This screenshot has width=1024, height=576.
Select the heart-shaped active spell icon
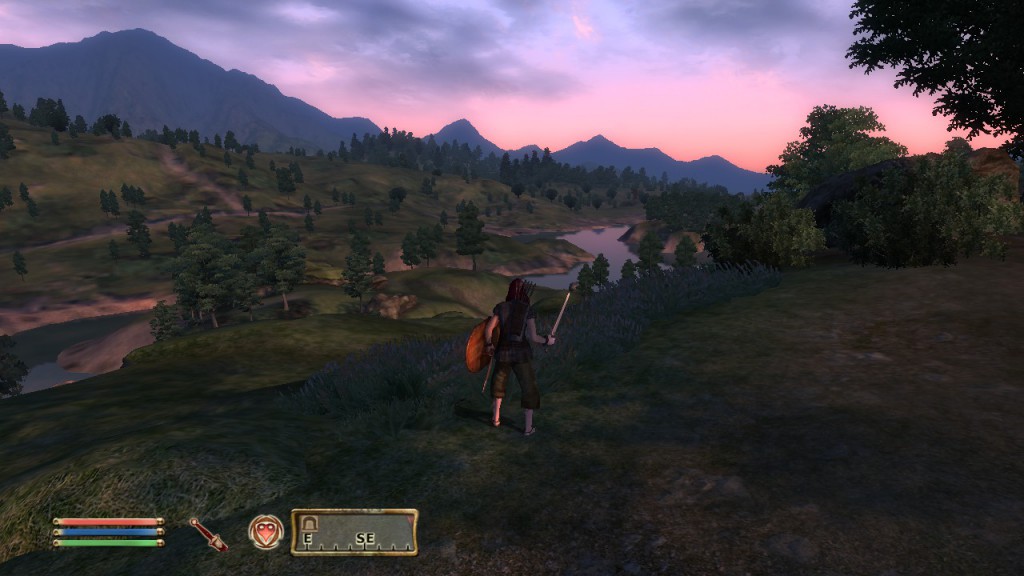[265, 531]
